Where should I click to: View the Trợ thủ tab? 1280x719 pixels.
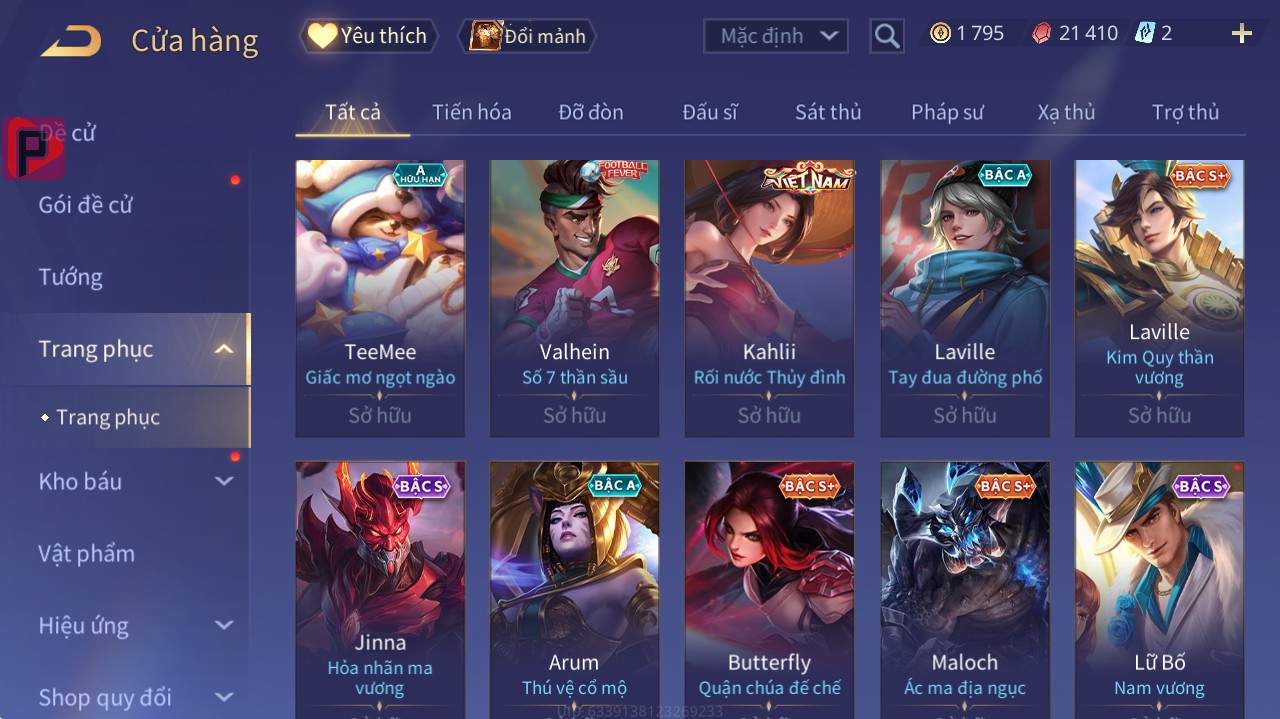1185,112
